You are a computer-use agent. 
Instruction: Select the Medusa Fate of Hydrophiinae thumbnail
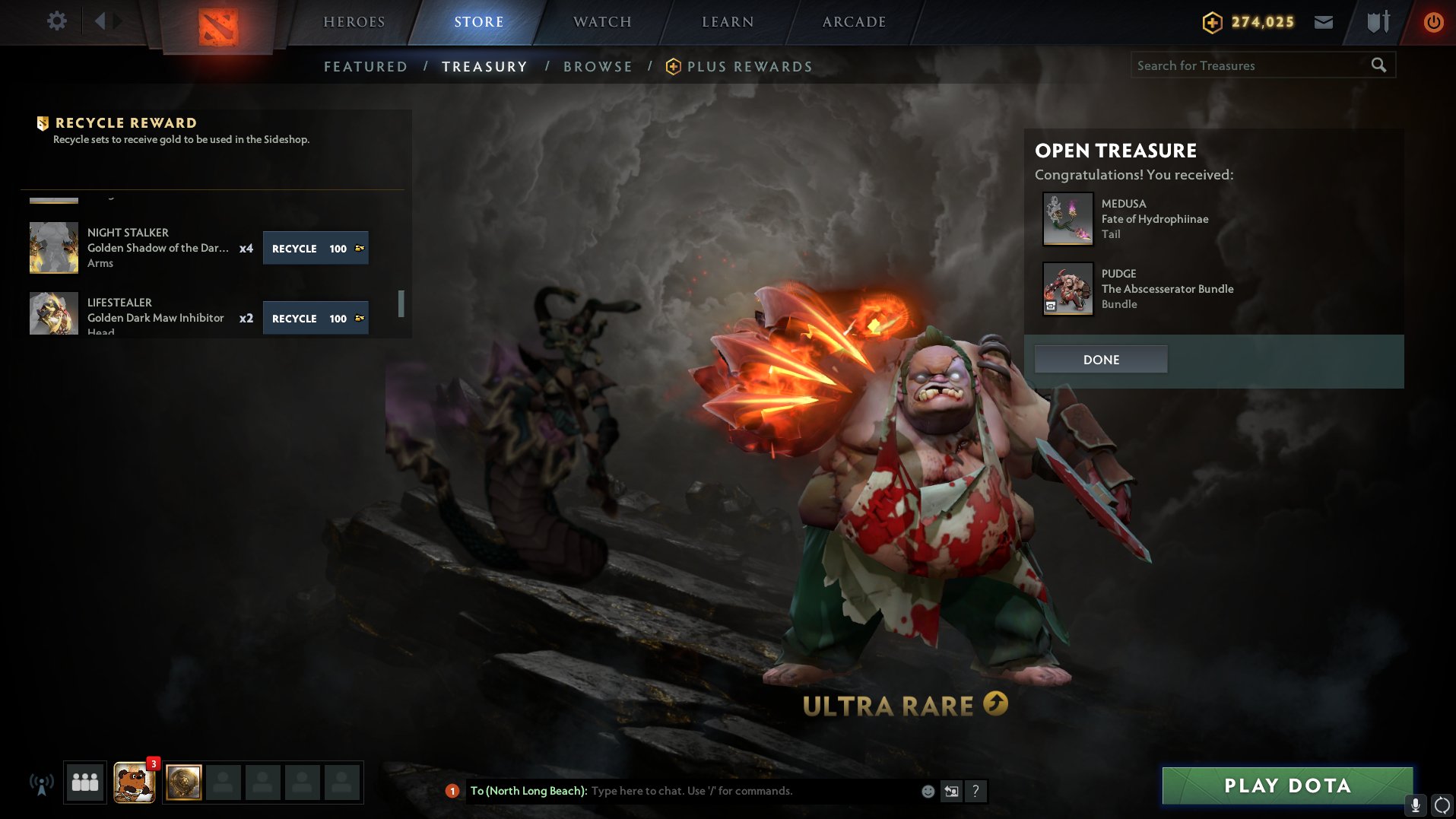click(1067, 219)
